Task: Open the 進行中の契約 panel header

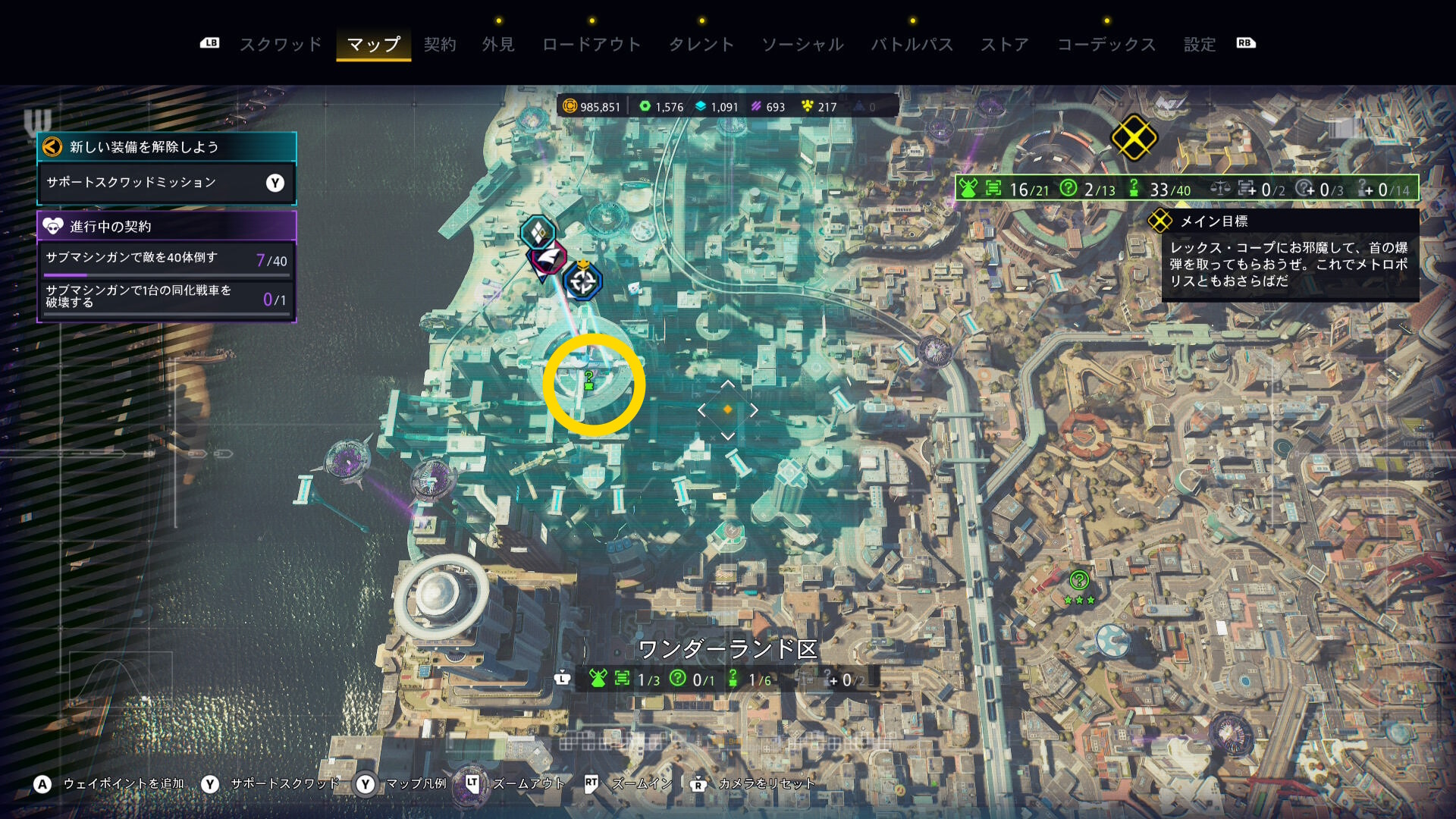Action: tap(166, 226)
